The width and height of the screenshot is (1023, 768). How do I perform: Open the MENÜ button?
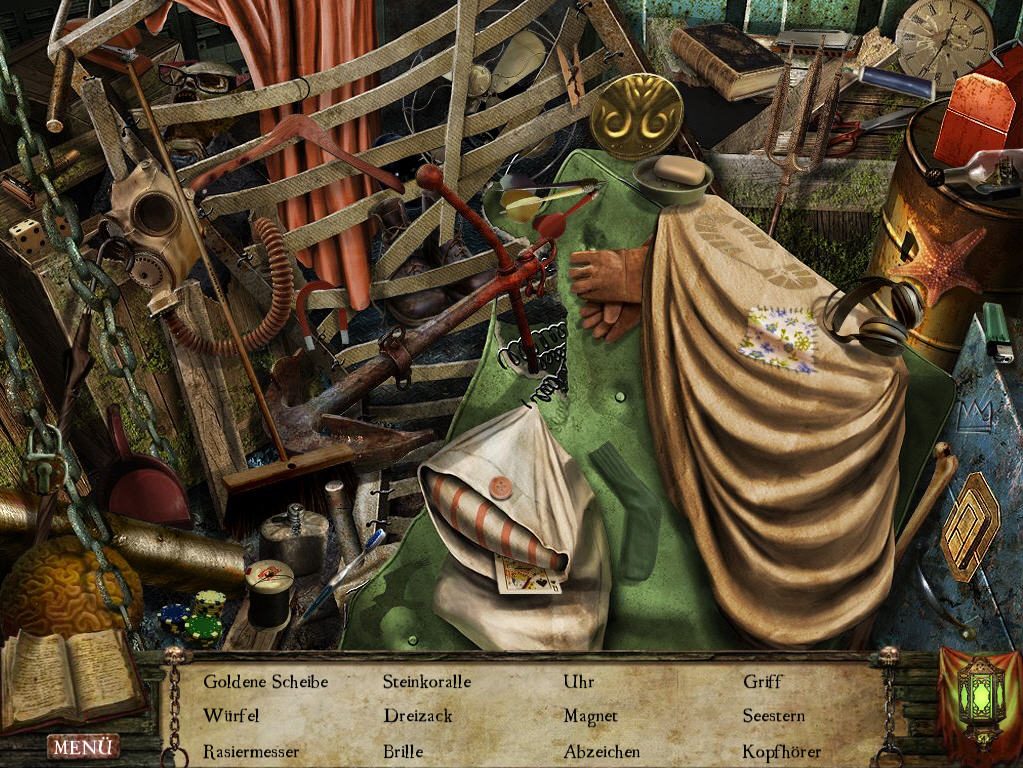[x=83, y=746]
